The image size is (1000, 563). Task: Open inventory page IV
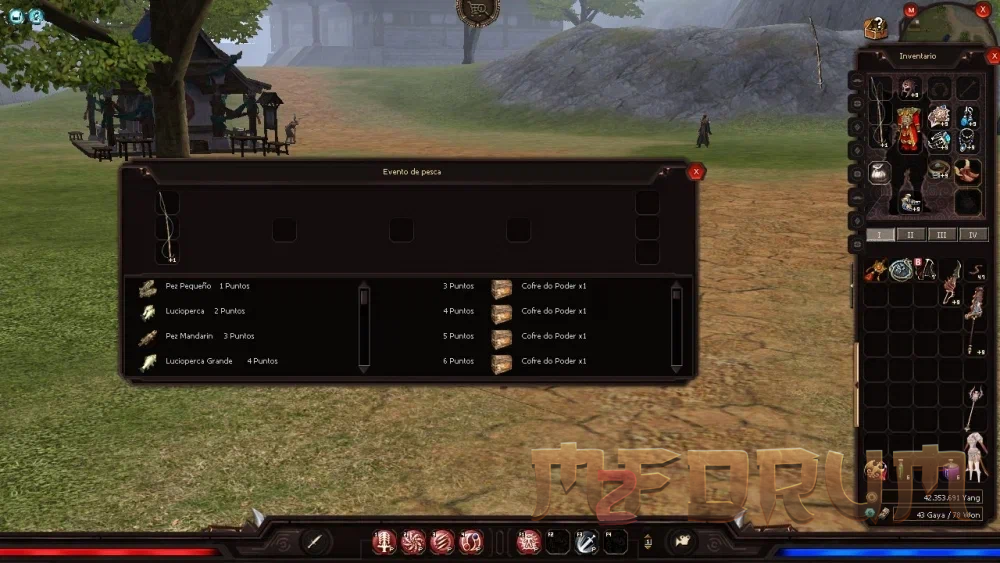coord(973,235)
